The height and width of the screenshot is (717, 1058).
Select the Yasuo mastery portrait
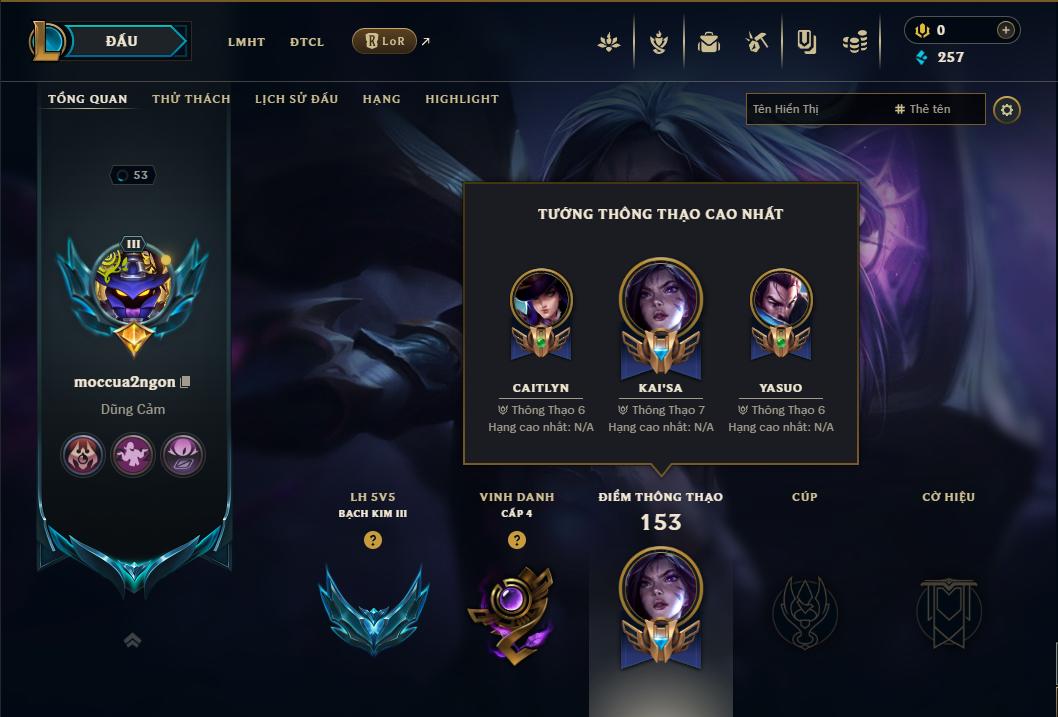click(781, 300)
